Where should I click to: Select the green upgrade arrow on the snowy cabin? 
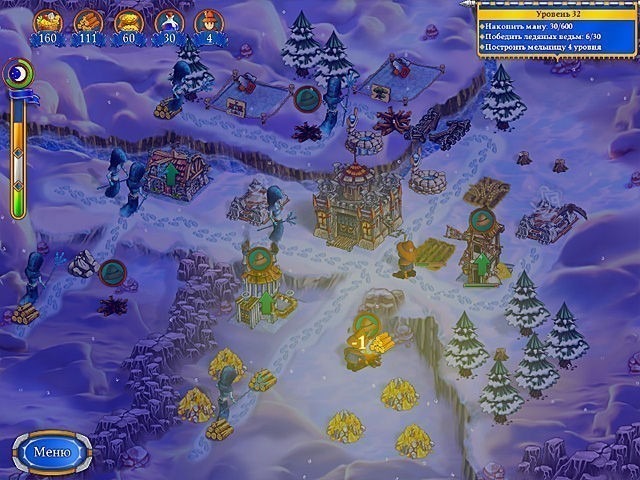click(x=169, y=175)
